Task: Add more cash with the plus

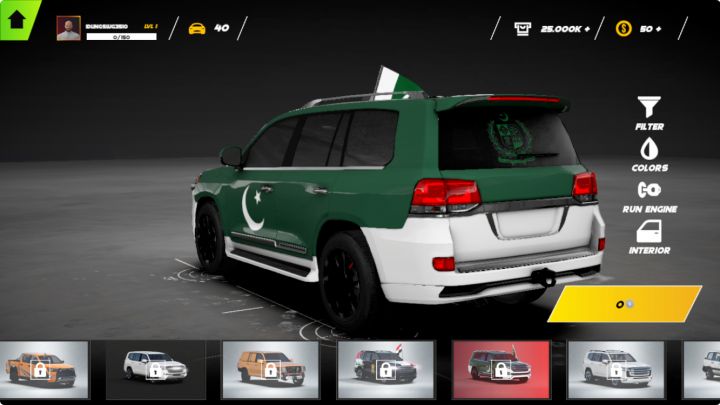Action: pyautogui.click(x=586, y=28)
